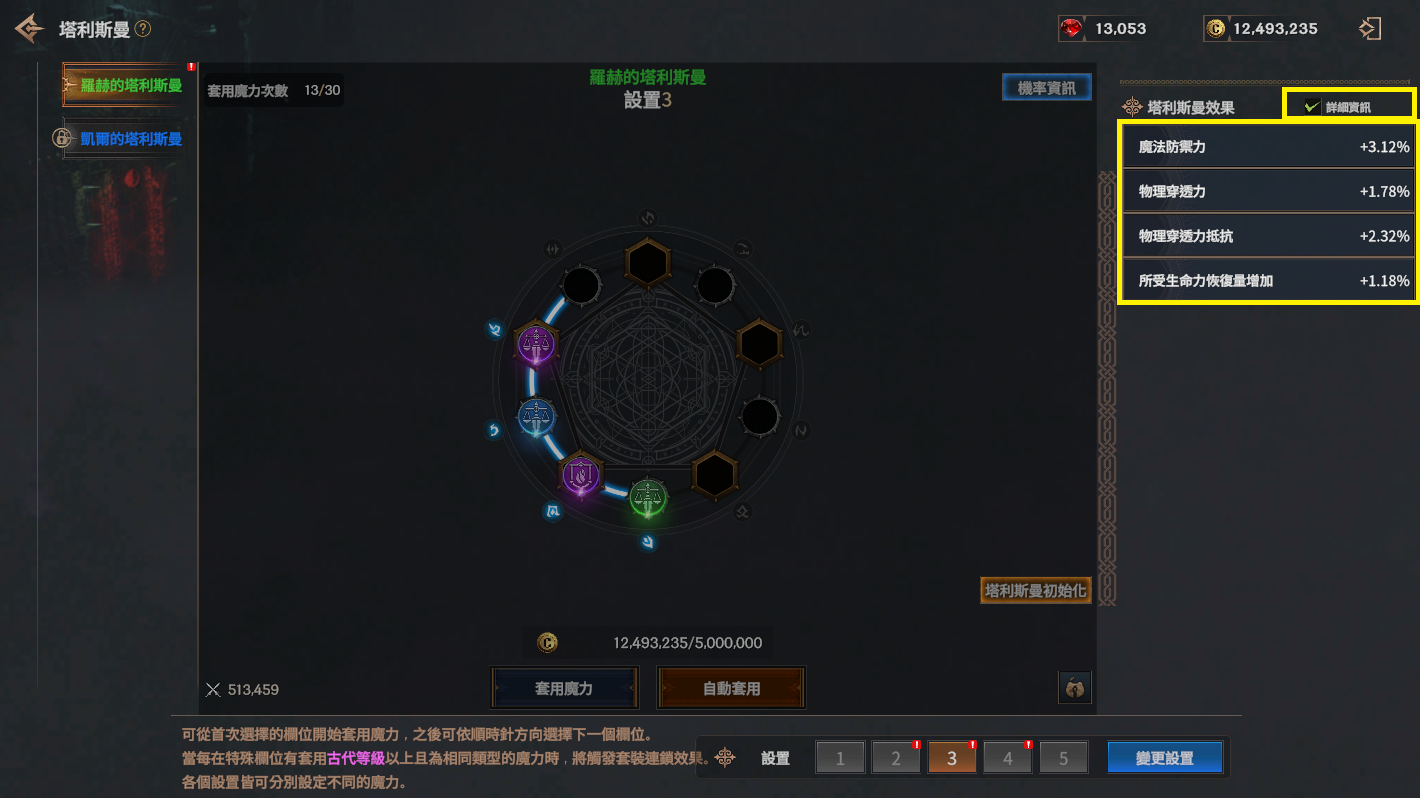Select the green scales talisman slot
The width and height of the screenshot is (1420, 798).
pos(648,496)
